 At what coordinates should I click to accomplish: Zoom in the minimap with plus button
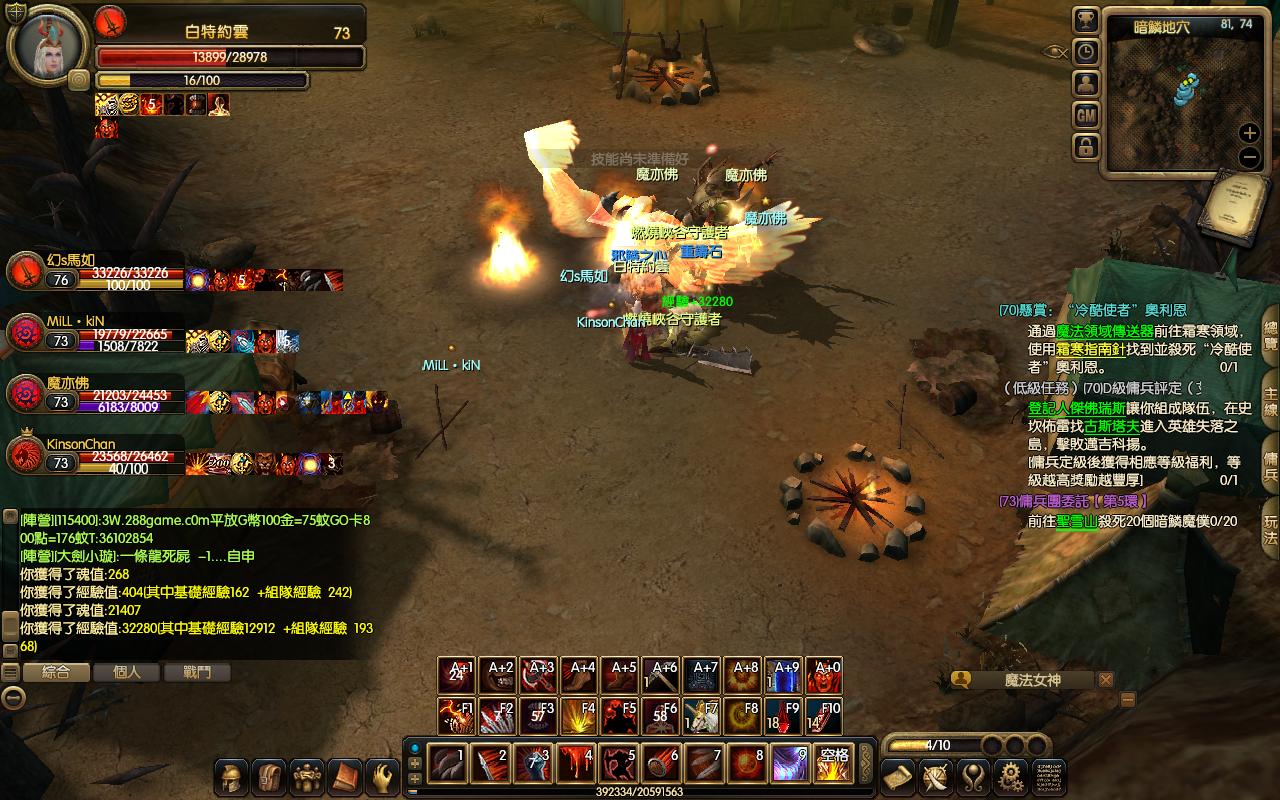pos(1249,133)
